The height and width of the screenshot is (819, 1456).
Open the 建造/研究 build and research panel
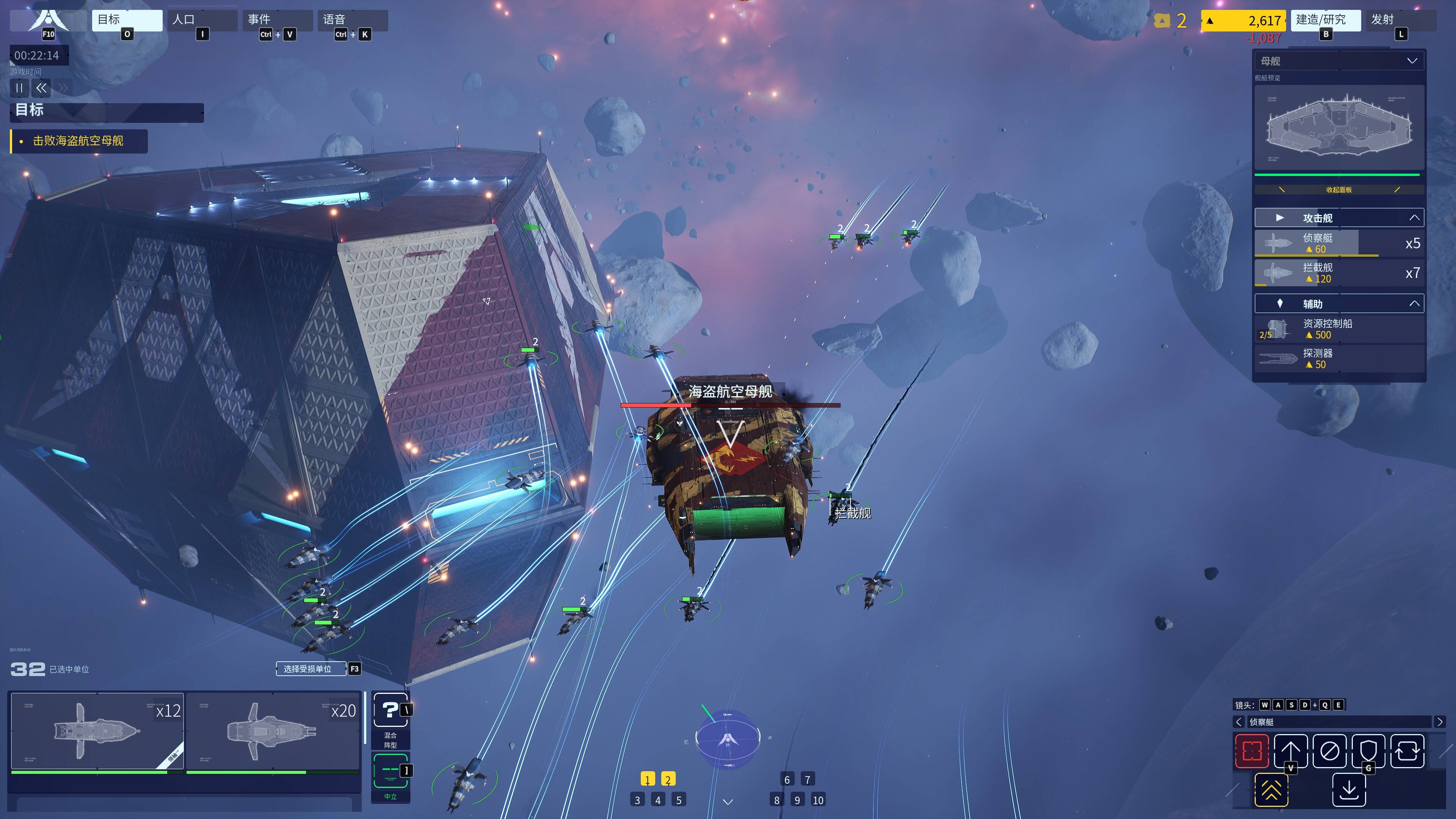[x=1324, y=20]
